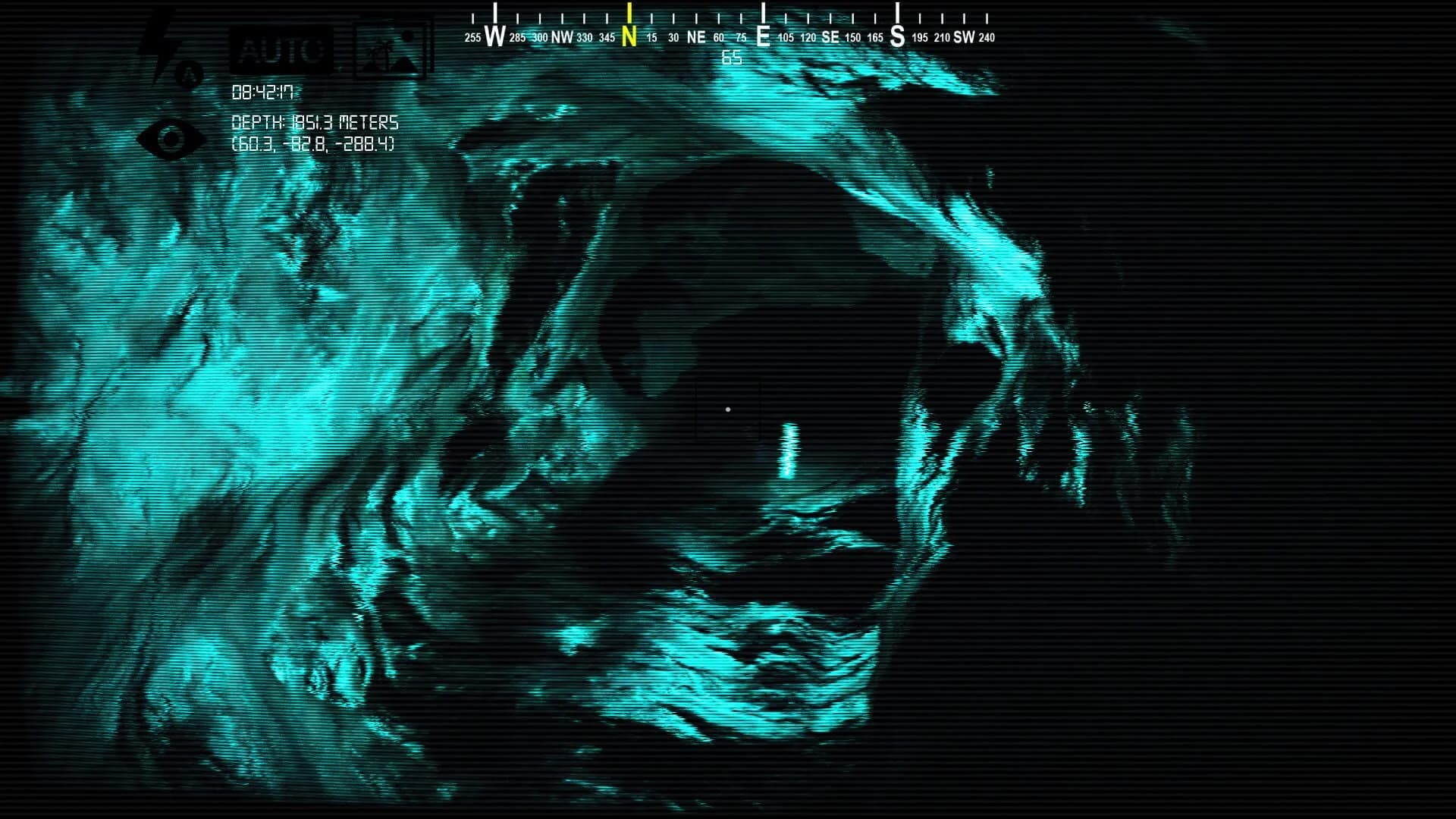
Task: Click the S compass marker
Action: click(896, 35)
